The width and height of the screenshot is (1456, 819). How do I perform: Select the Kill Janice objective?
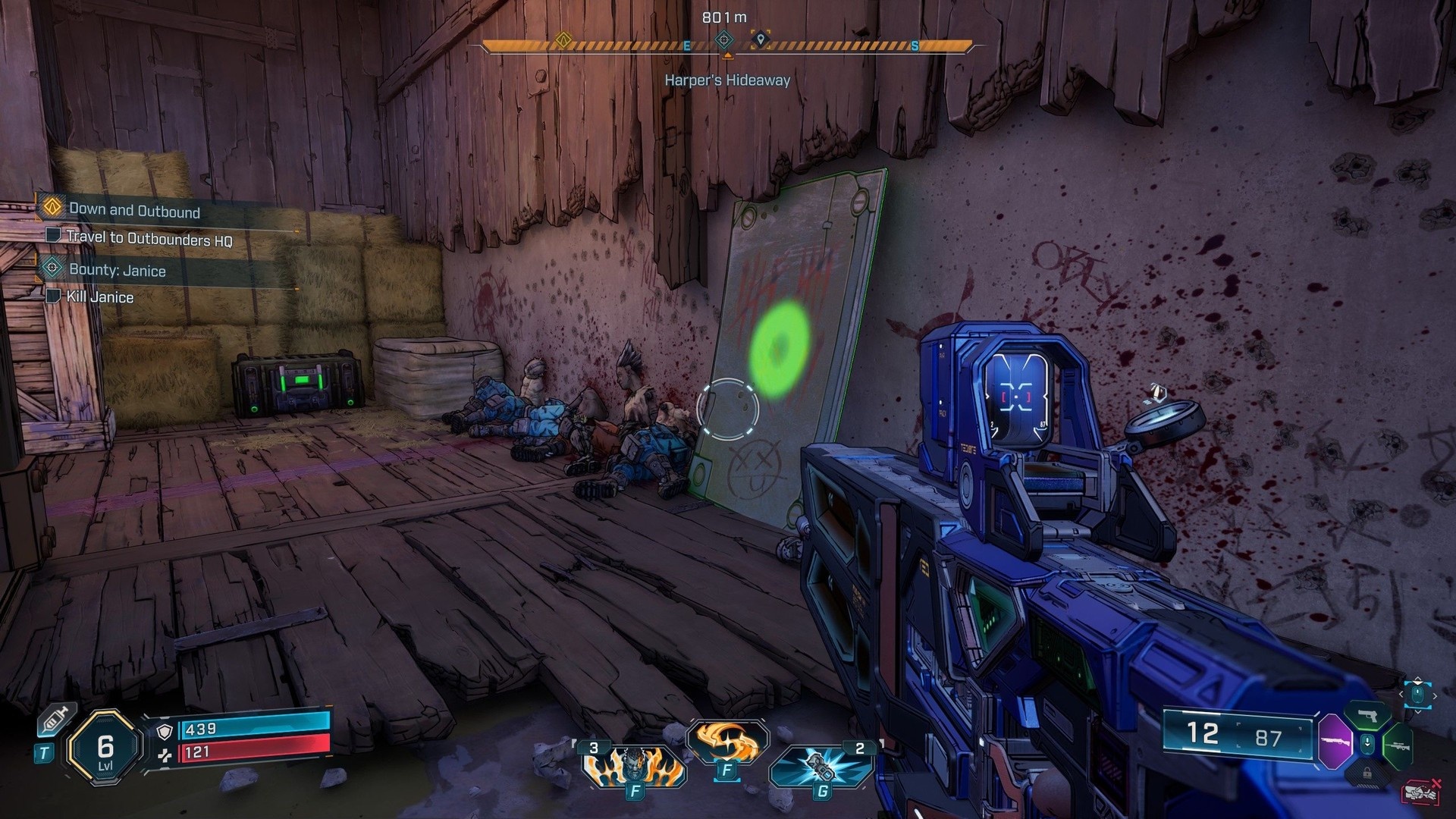coord(99,297)
